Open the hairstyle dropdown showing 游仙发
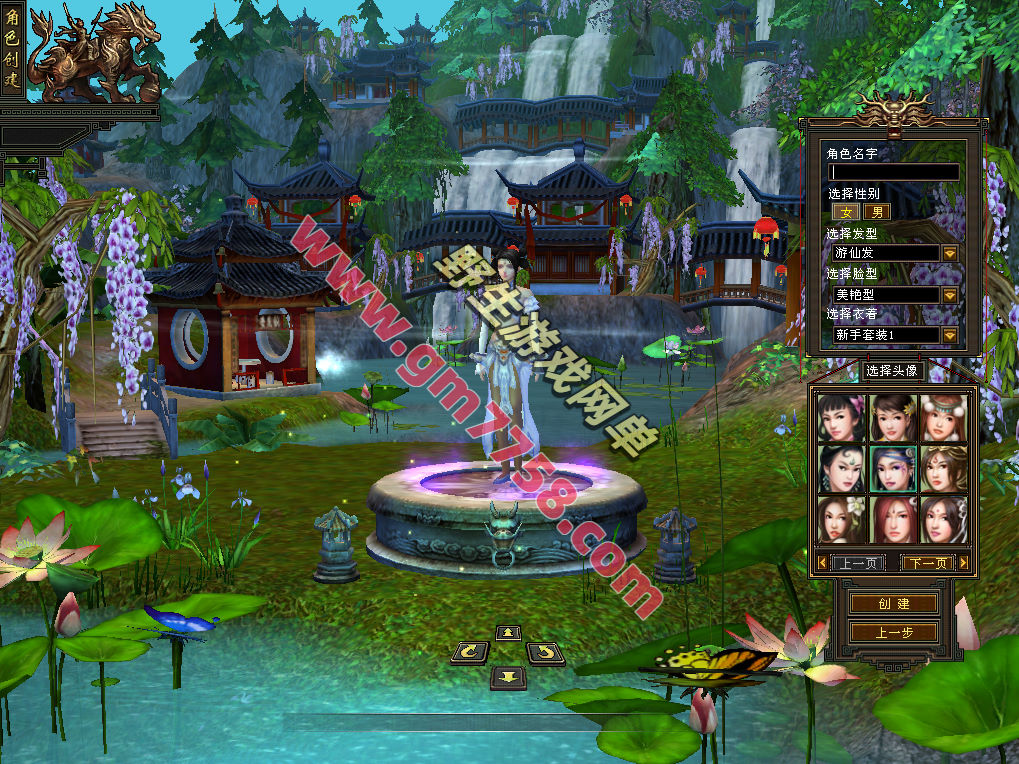Viewport: 1019px width, 764px height. pos(949,253)
